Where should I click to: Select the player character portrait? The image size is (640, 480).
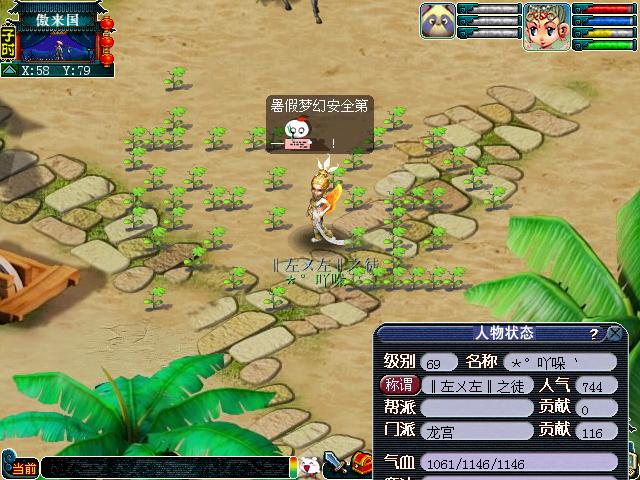[546, 26]
